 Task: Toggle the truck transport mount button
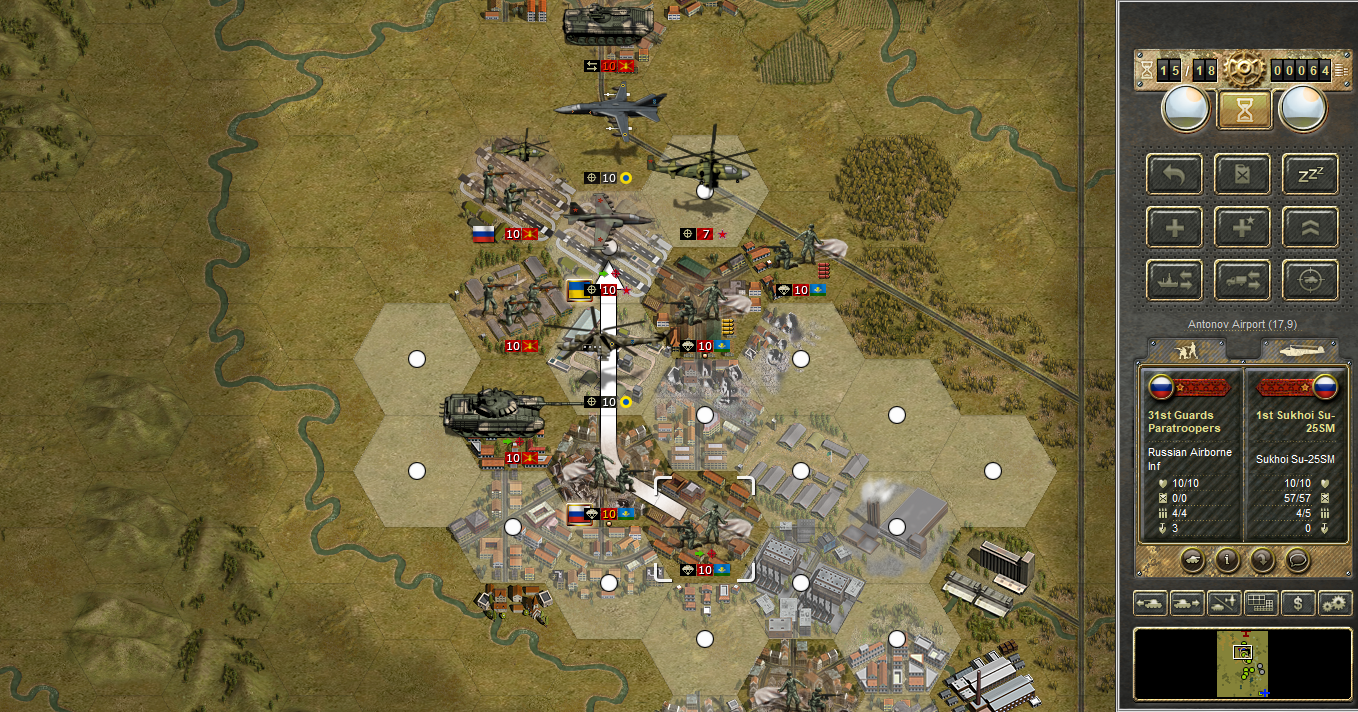pos(1242,280)
